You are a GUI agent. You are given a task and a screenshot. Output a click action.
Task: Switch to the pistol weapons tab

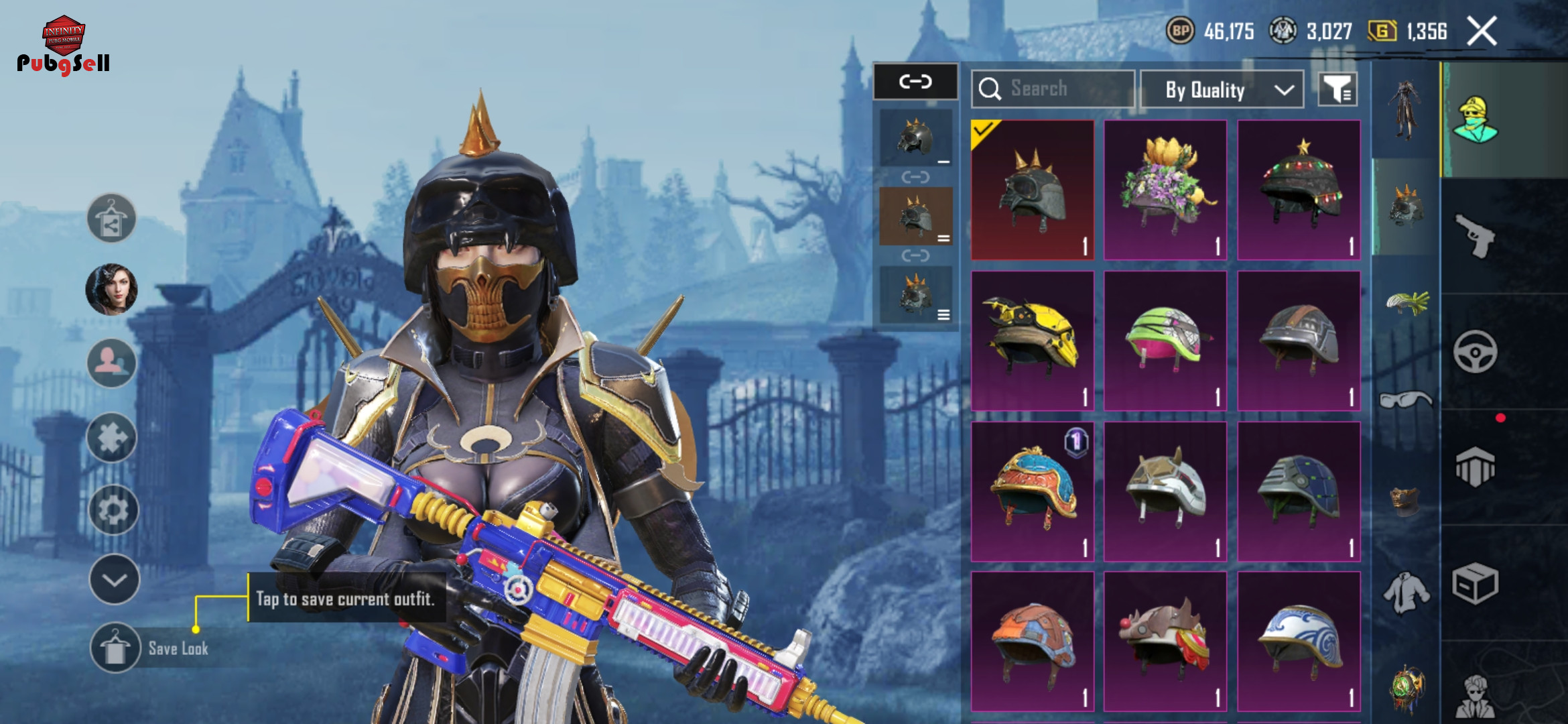pos(1476,236)
